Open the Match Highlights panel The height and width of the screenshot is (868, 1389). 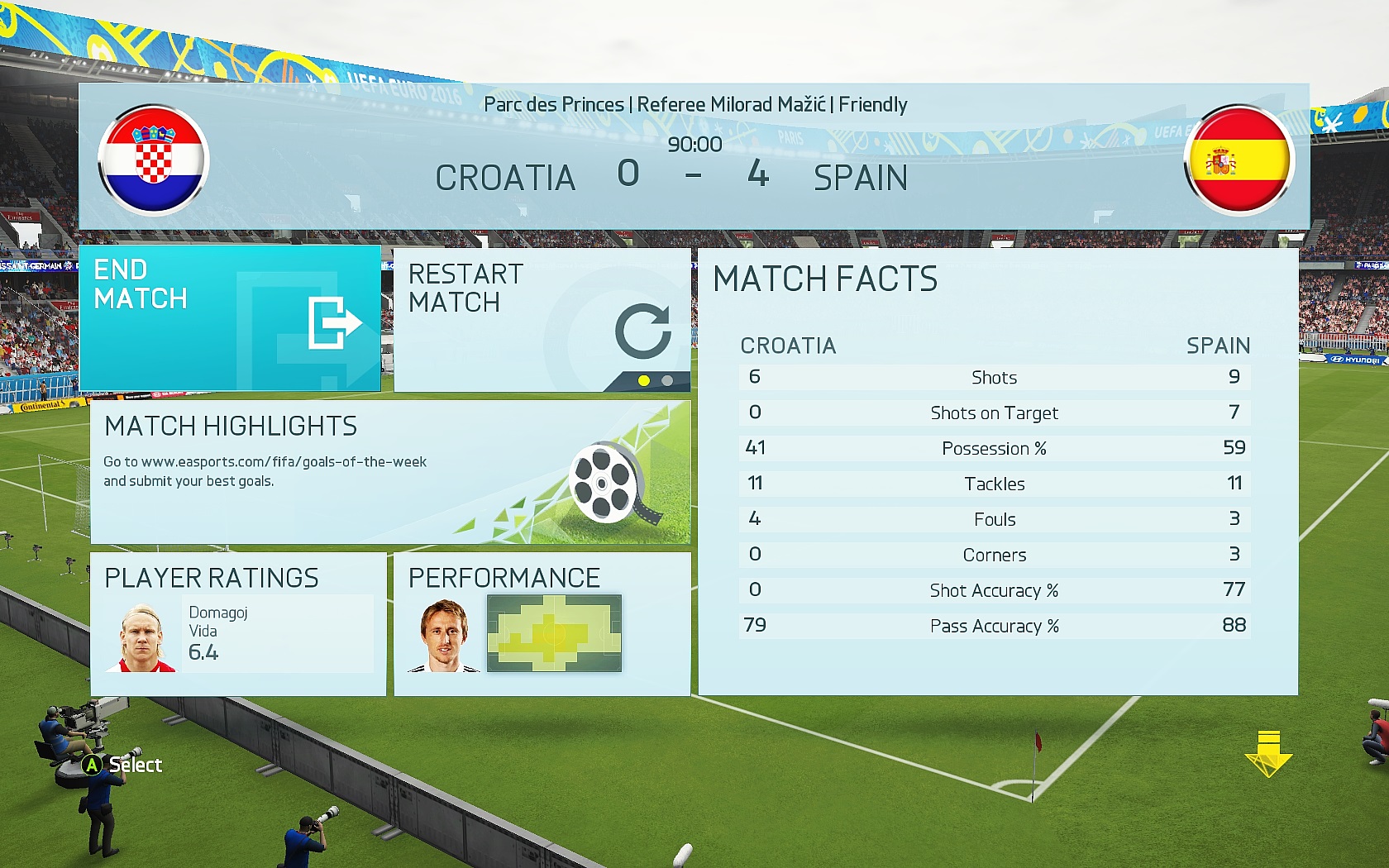pyautogui.click(x=389, y=472)
